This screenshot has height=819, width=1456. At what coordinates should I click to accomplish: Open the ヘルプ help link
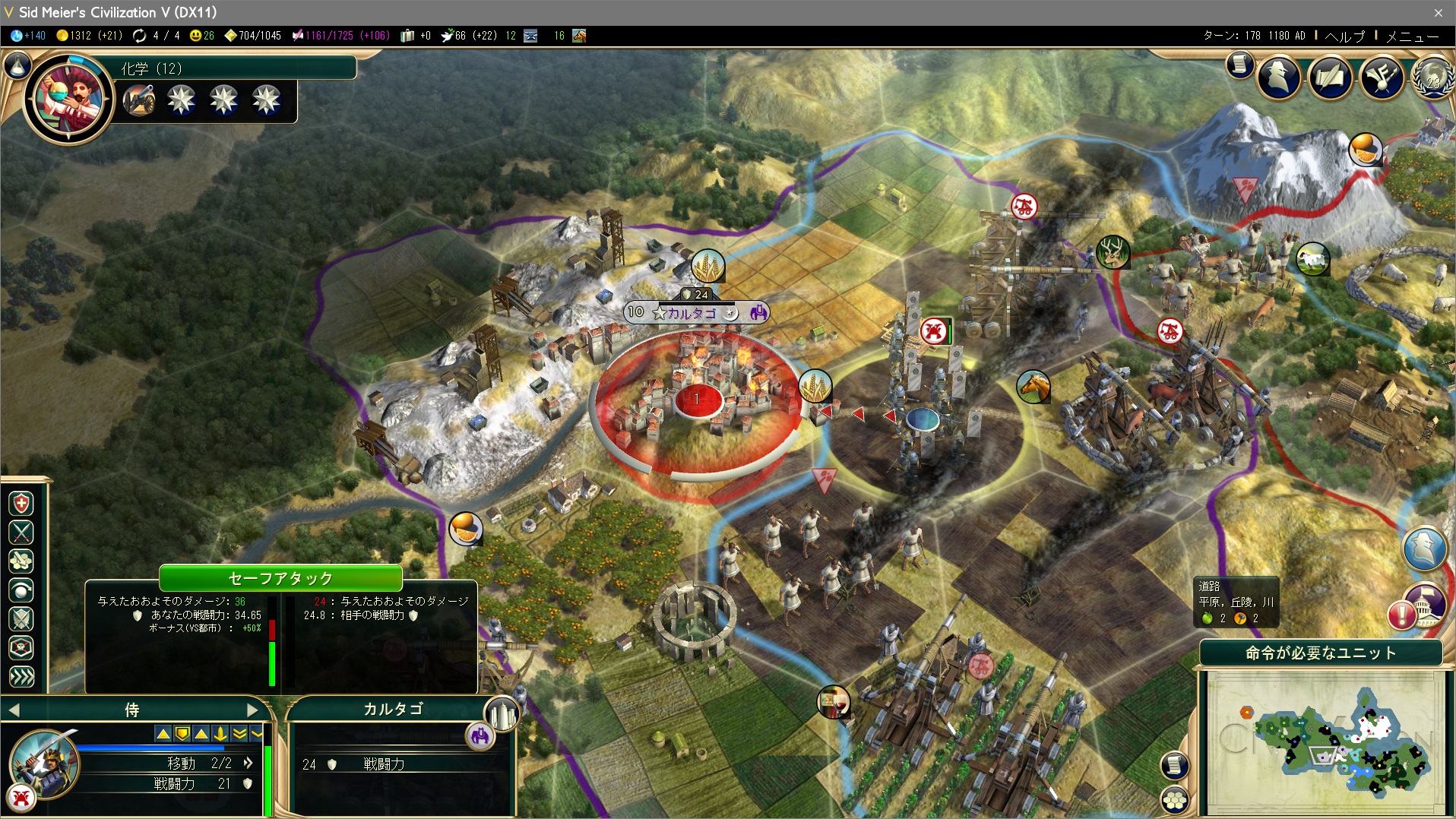[1344, 36]
